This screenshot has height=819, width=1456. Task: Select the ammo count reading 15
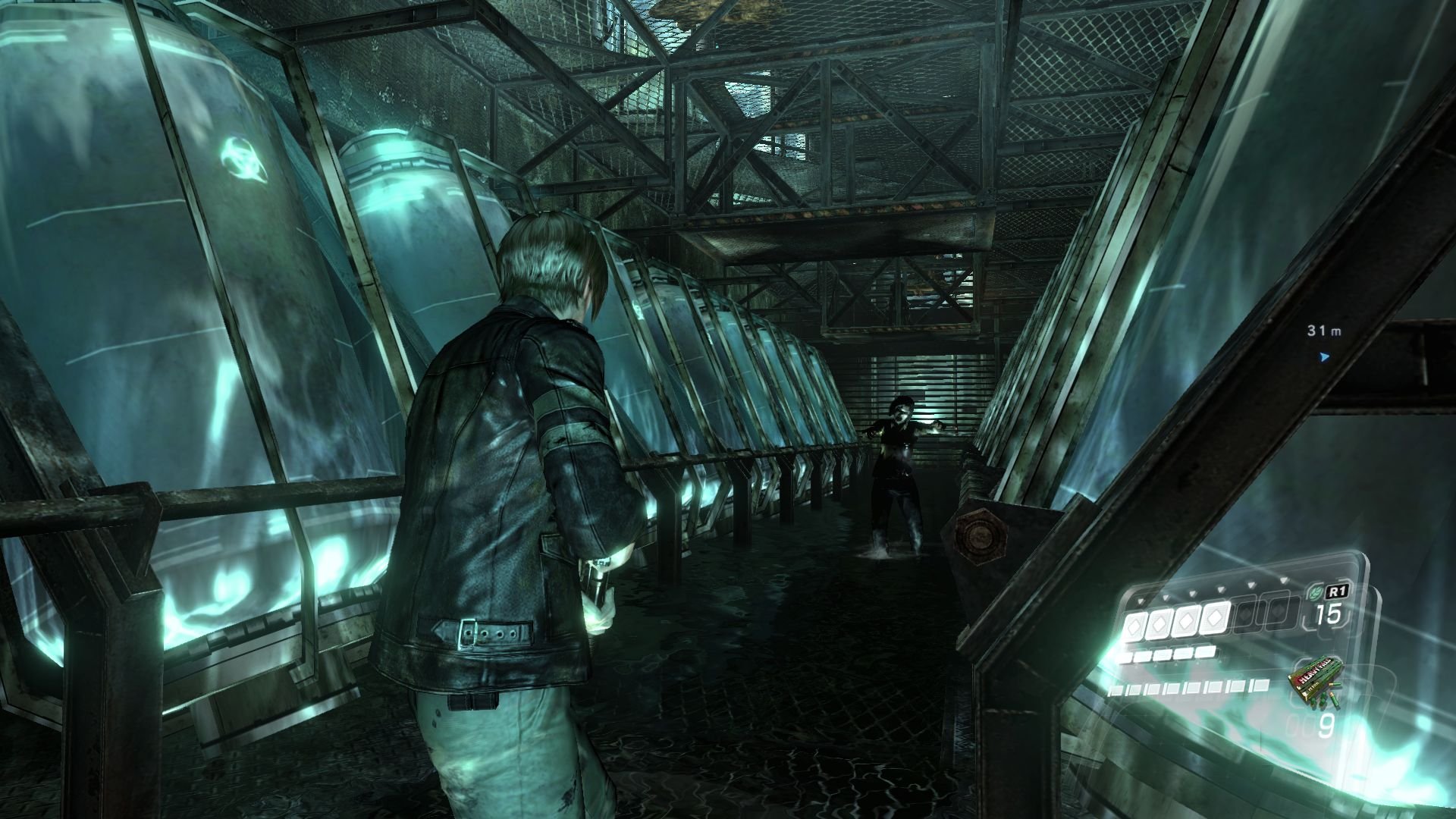[x=1328, y=614]
